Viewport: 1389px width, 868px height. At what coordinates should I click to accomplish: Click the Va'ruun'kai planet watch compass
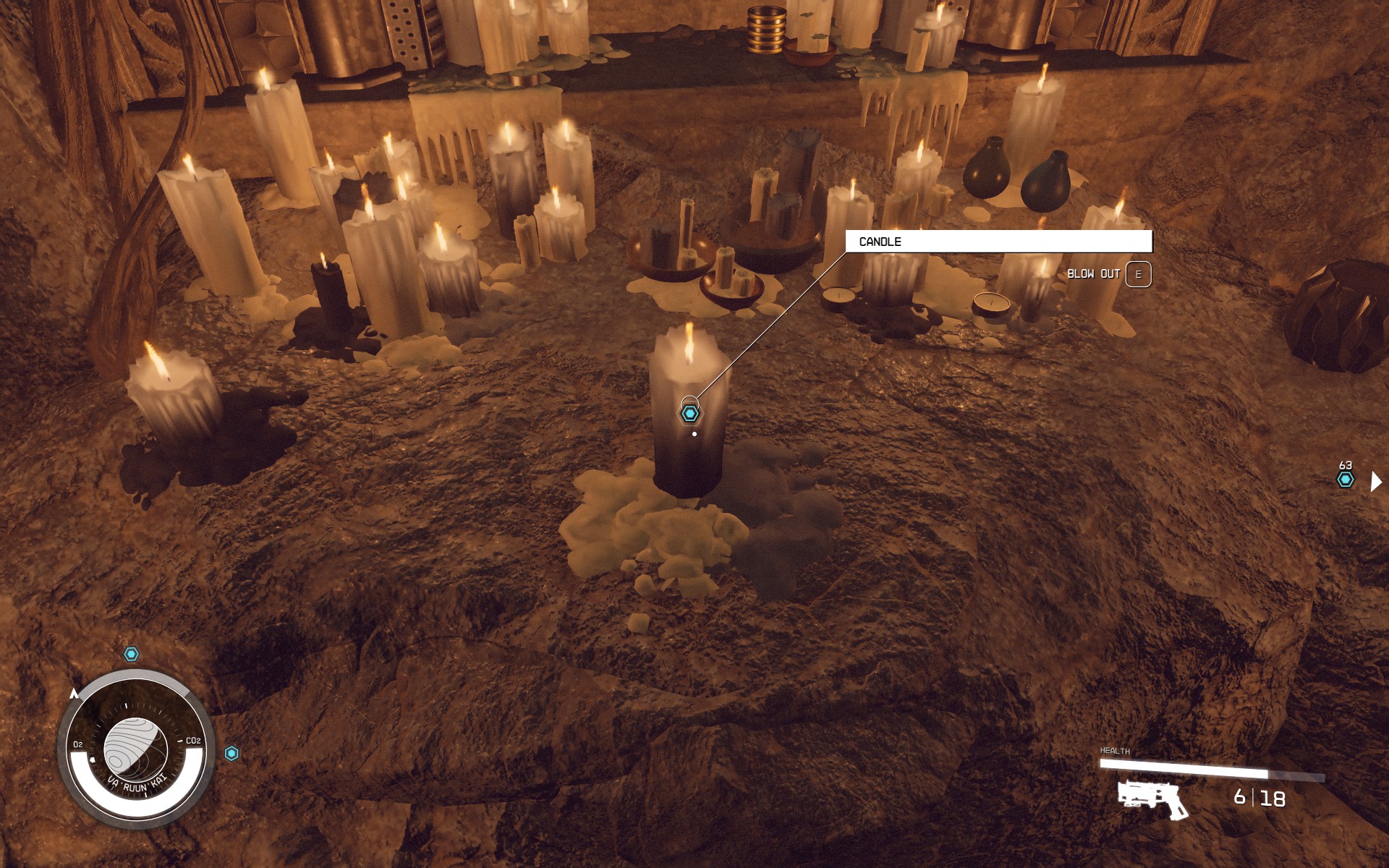click(x=136, y=749)
